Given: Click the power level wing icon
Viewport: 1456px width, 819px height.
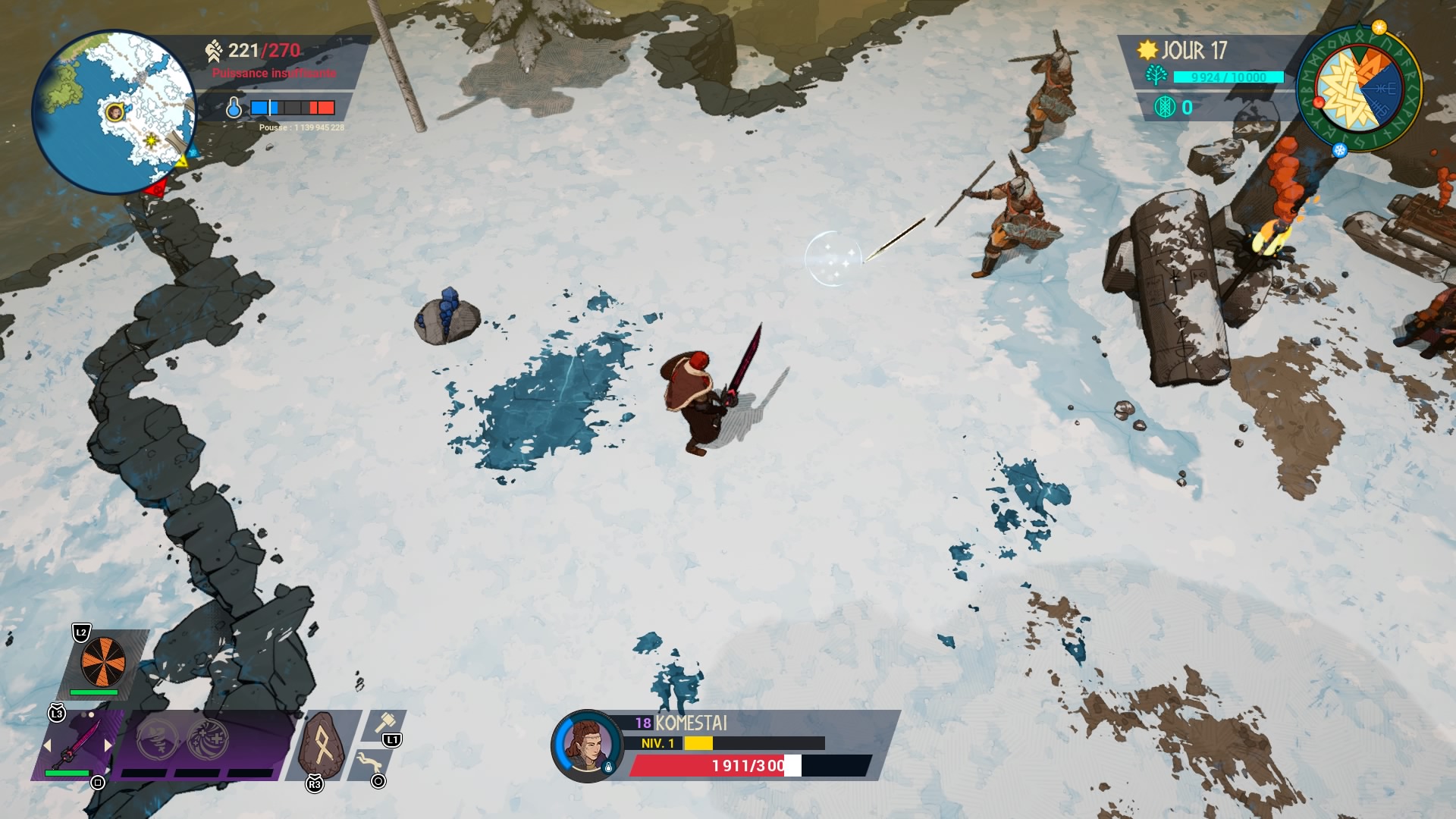Looking at the screenshot, I should click(x=214, y=51).
